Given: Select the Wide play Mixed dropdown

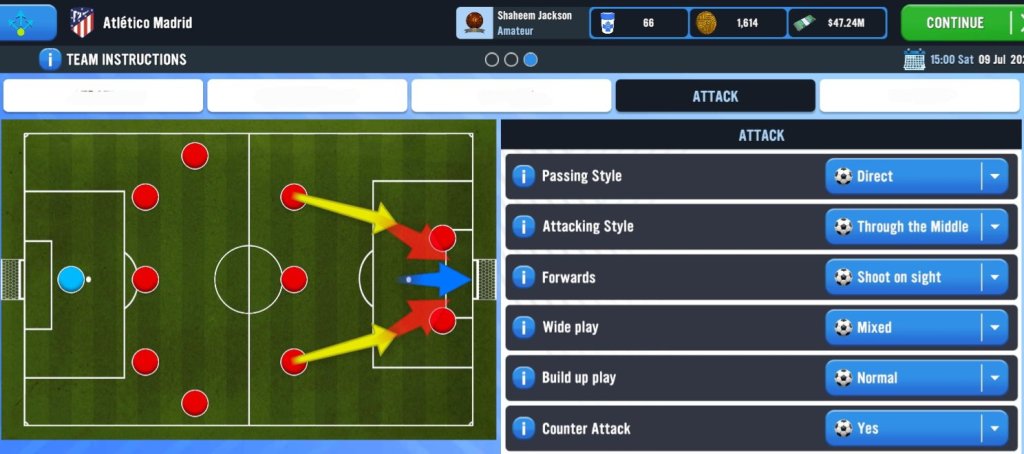Looking at the screenshot, I should (916, 327).
